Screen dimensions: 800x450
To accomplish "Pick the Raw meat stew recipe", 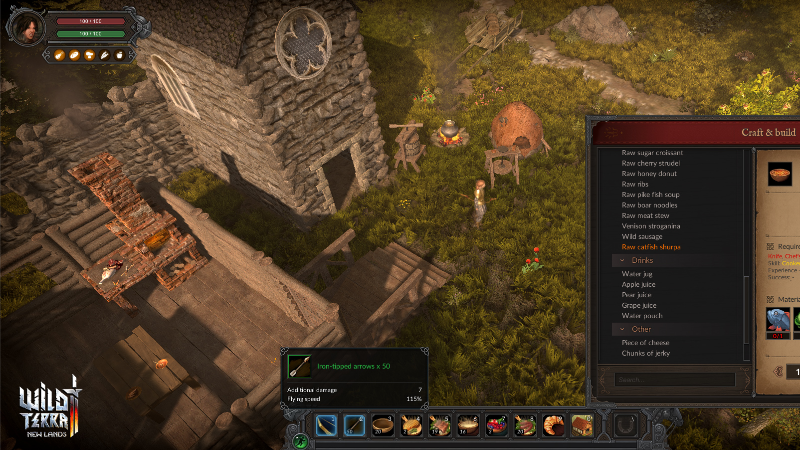I will pyautogui.click(x=645, y=215).
